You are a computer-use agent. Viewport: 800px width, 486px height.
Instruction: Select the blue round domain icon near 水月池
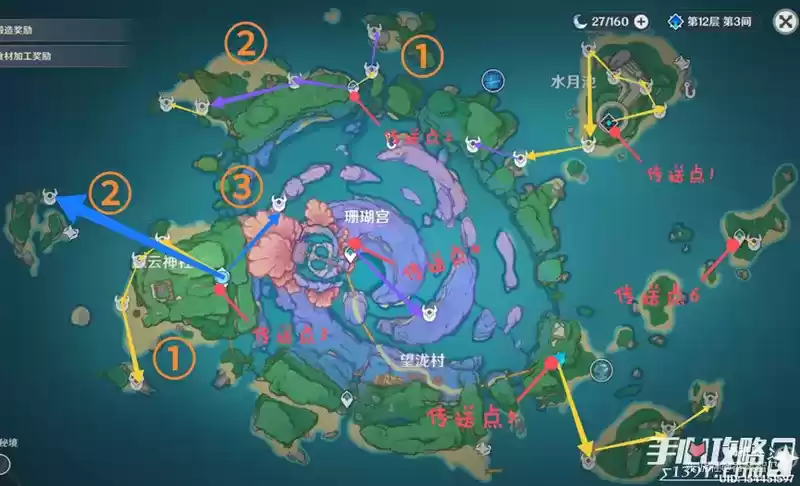point(491,80)
